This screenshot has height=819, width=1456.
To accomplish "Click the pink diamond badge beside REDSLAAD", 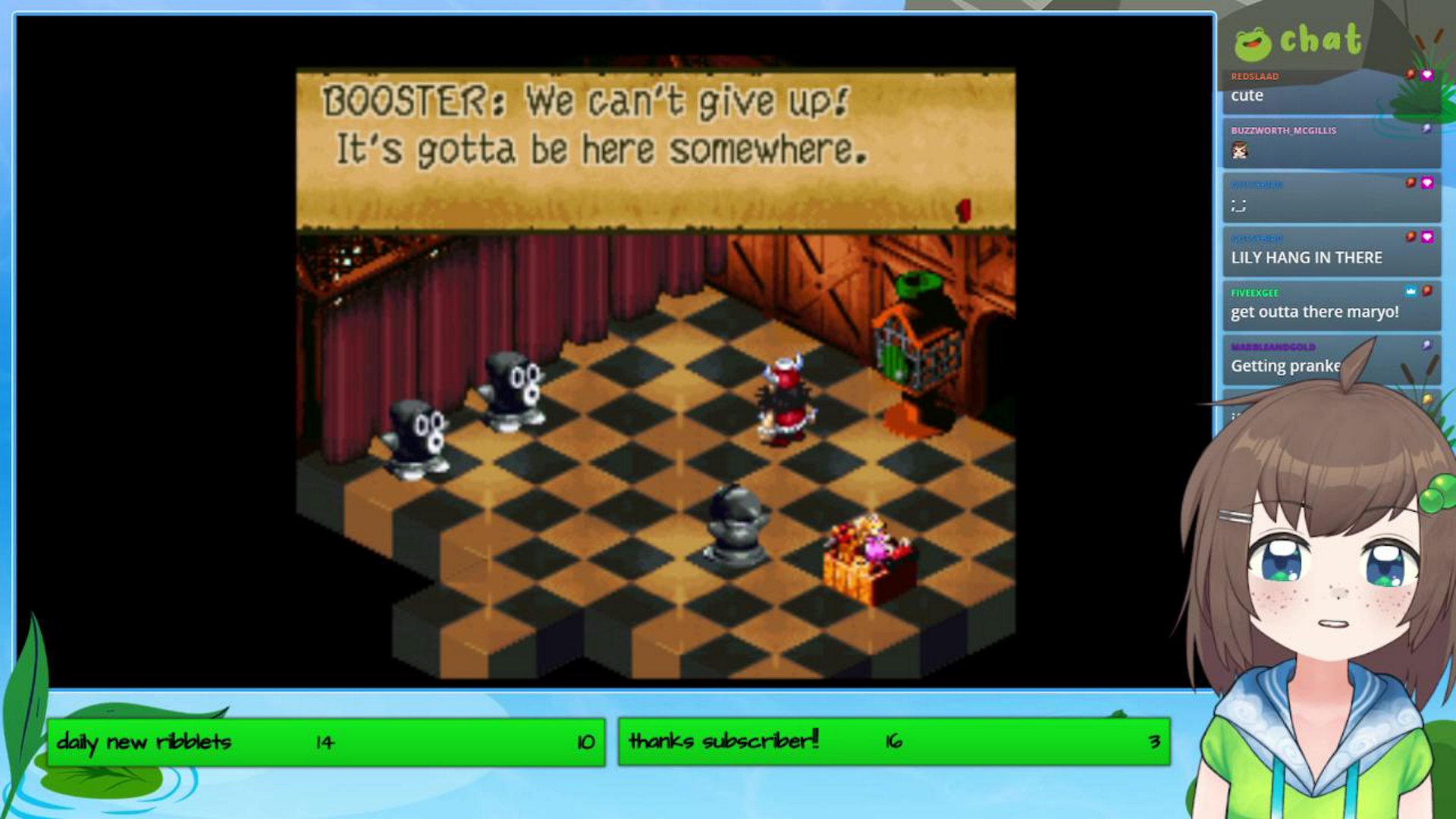I will (x=1428, y=76).
